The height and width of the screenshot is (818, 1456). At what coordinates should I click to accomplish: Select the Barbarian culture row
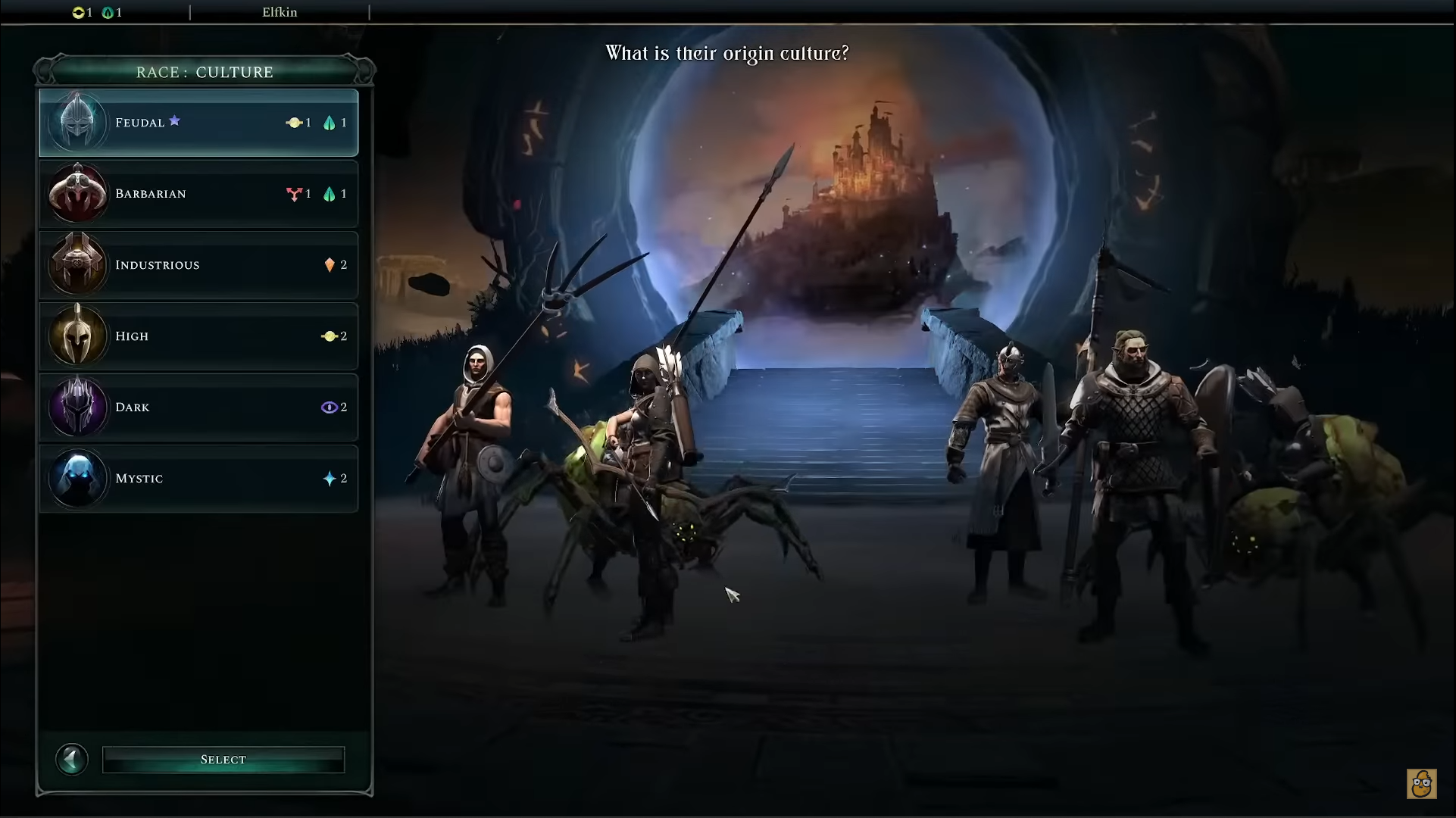click(198, 193)
